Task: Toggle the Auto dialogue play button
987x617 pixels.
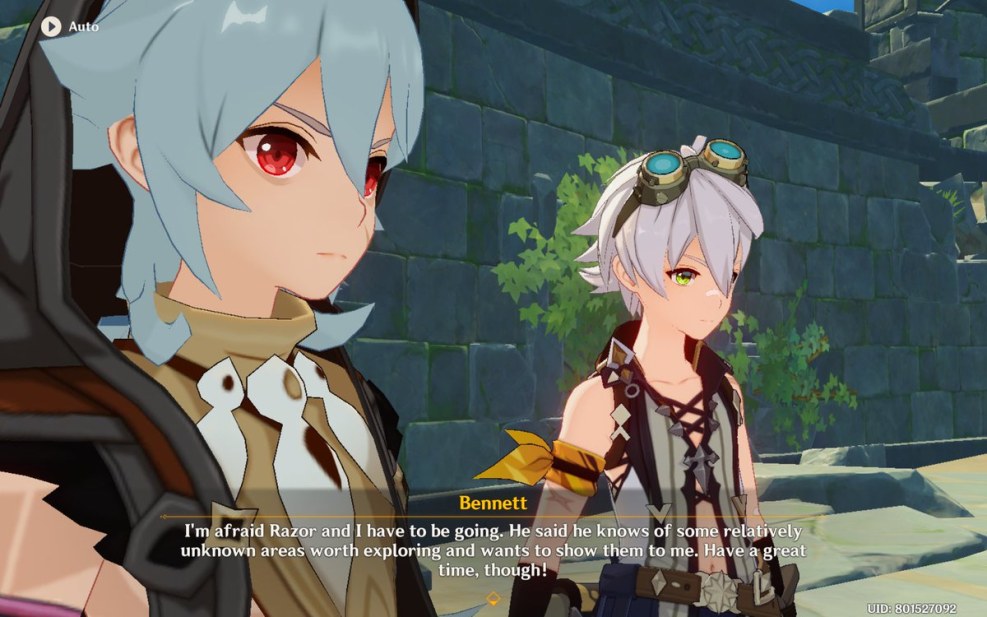Action: [x=52, y=26]
